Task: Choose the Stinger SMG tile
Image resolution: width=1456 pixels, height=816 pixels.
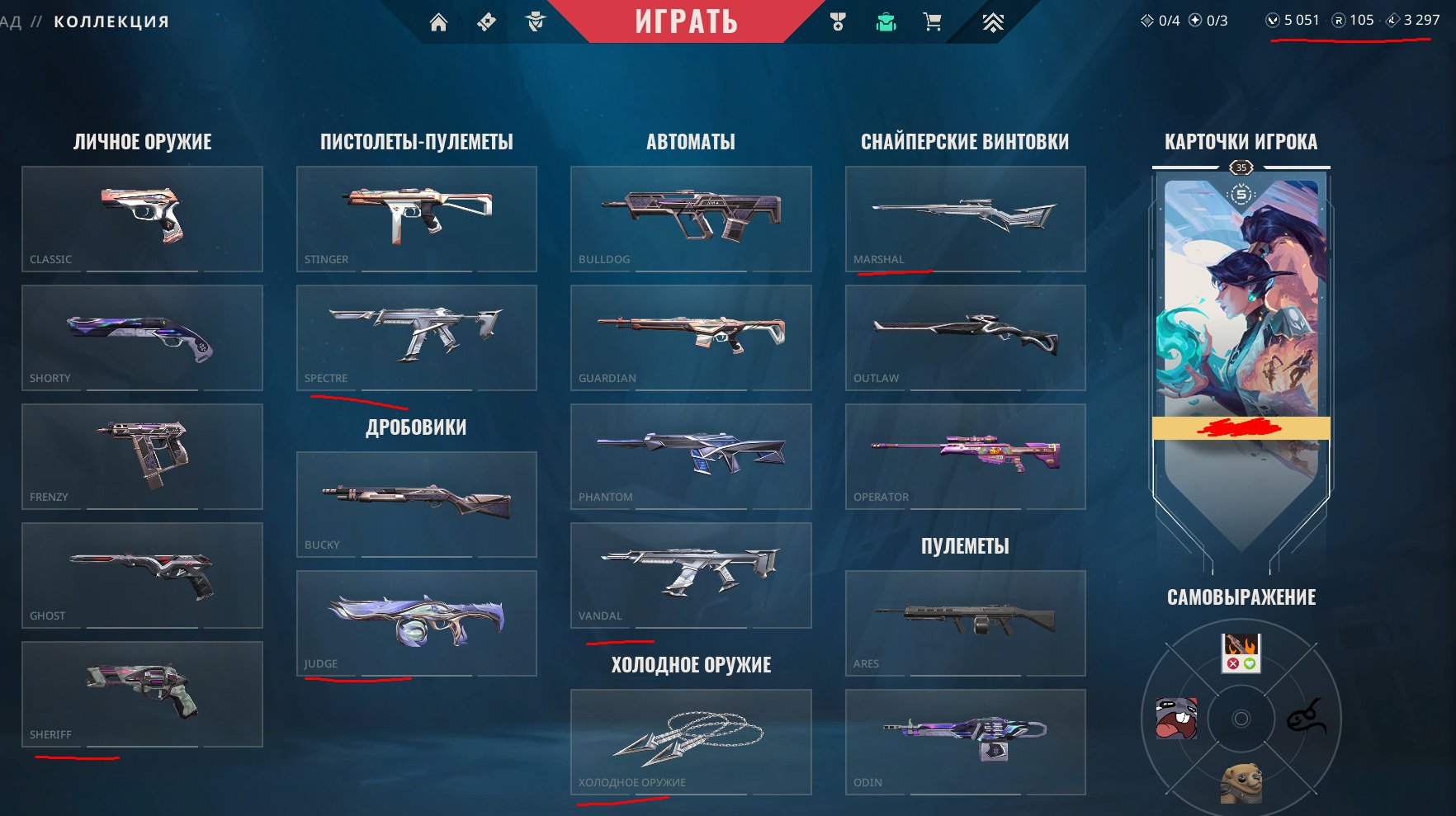Action: pyautogui.click(x=417, y=219)
